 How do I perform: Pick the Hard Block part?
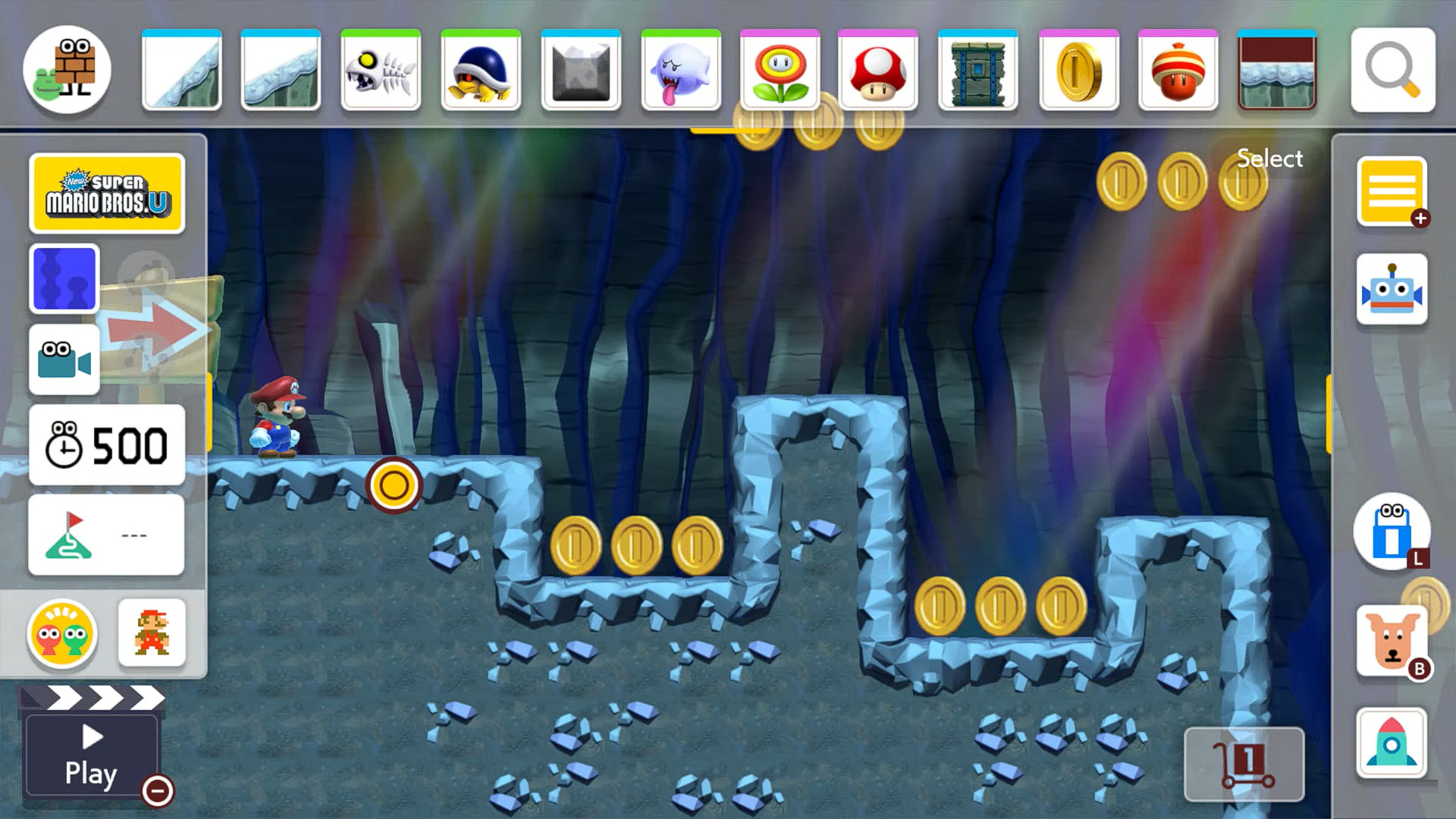pyautogui.click(x=580, y=70)
